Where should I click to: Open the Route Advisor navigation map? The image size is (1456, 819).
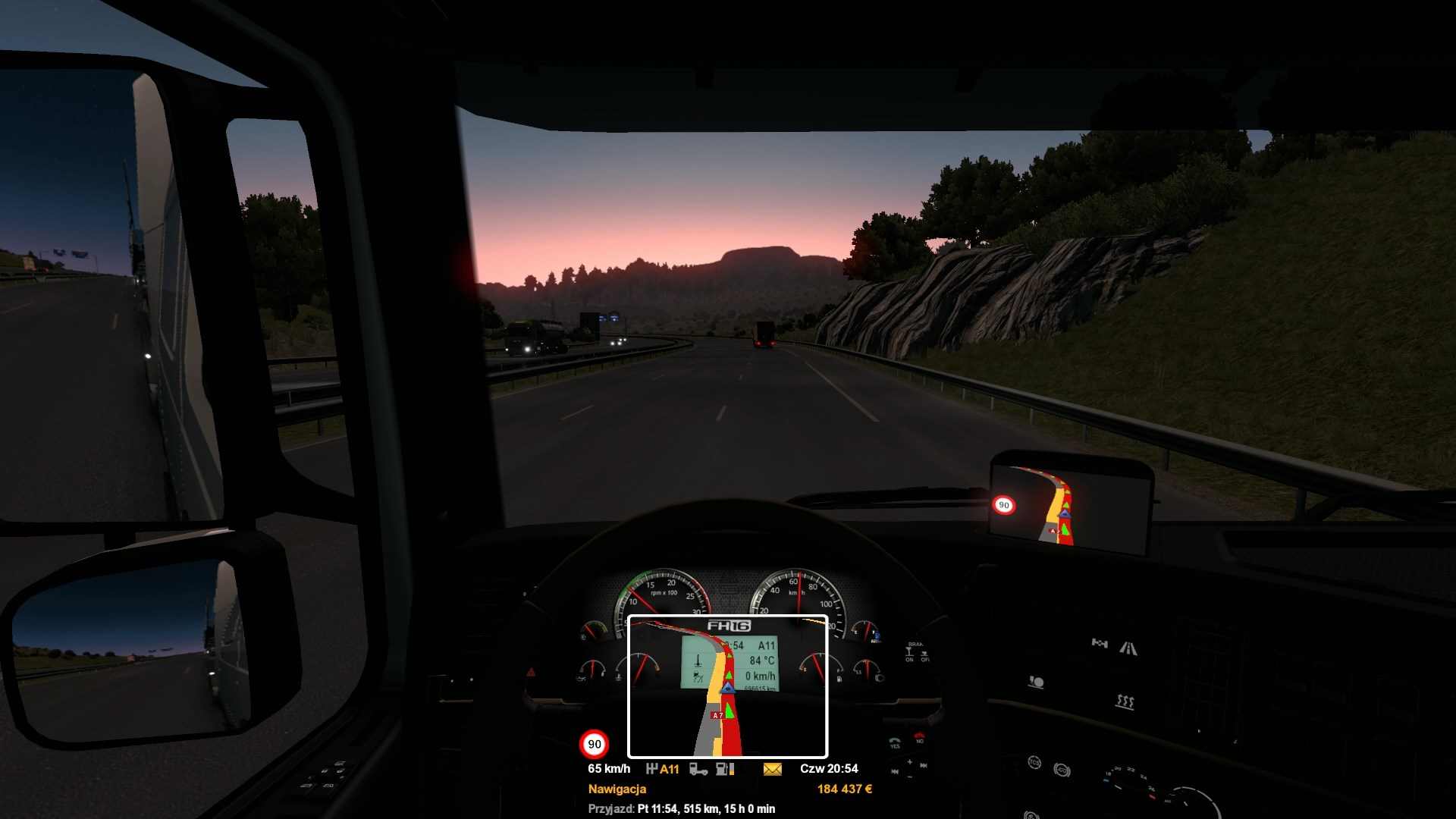(x=727, y=686)
